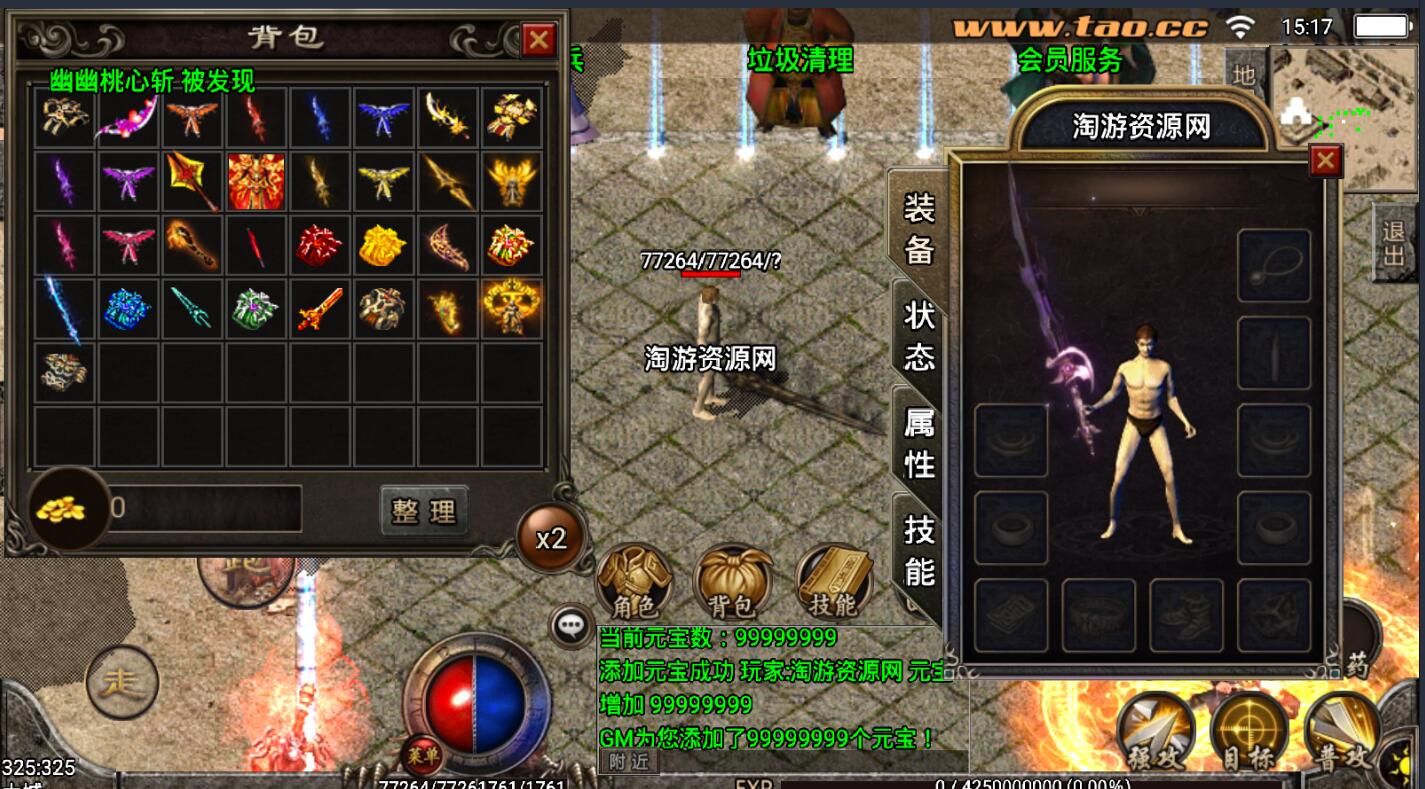Open the 背包 bag icon
Screen dimensions: 1425x789
733,583
